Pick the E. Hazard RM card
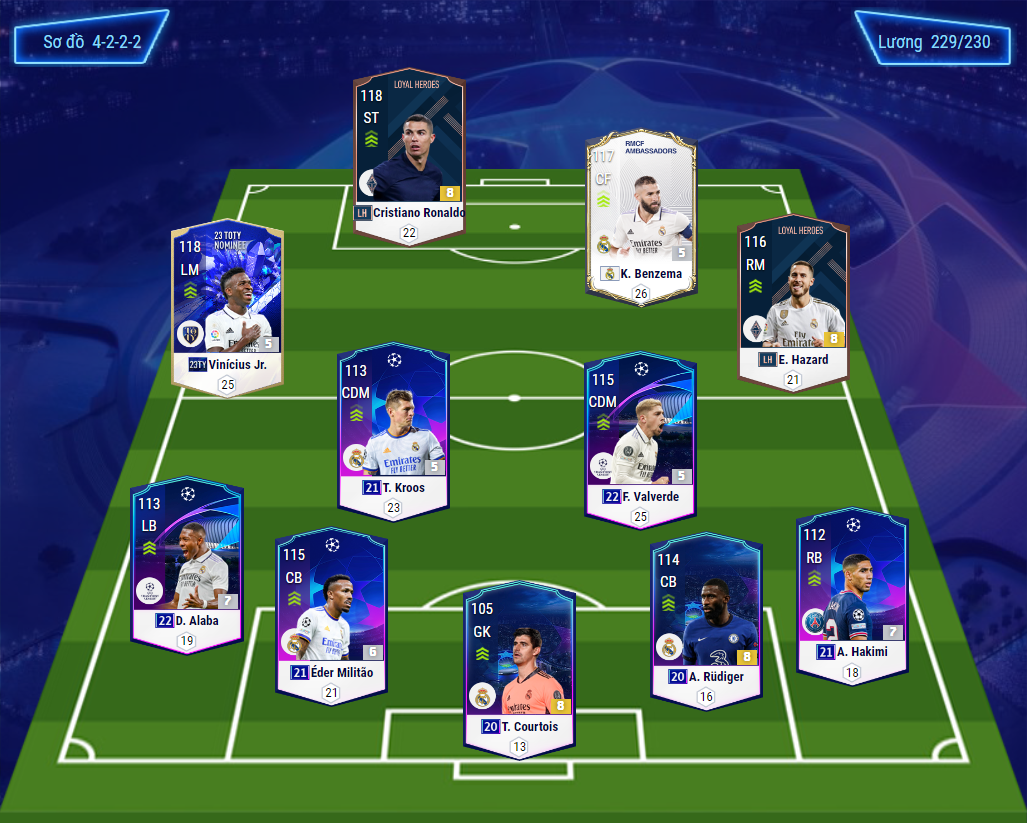The width and height of the screenshot is (1027, 823). (793, 301)
